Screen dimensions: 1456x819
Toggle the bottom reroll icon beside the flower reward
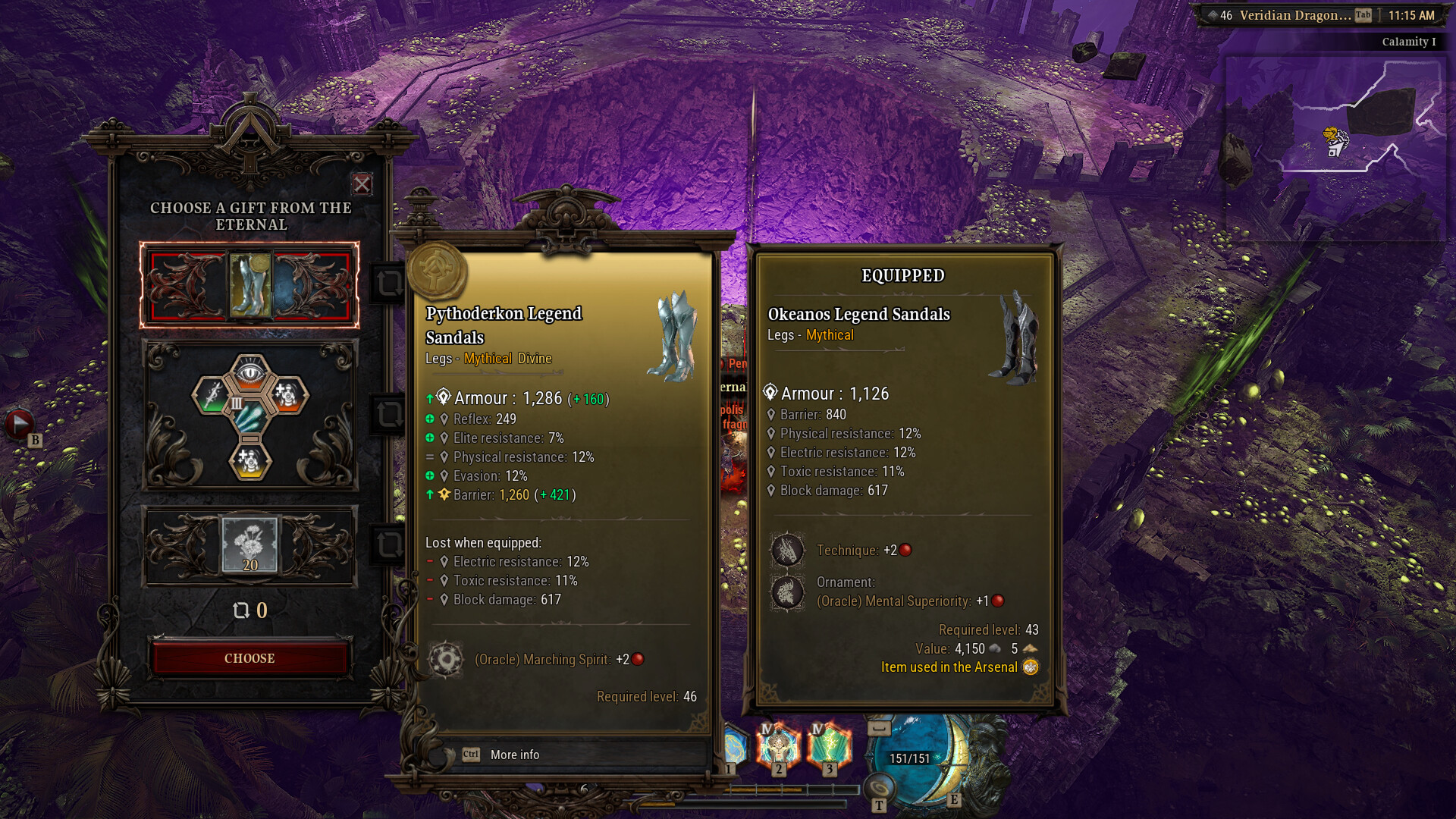tap(389, 544)
